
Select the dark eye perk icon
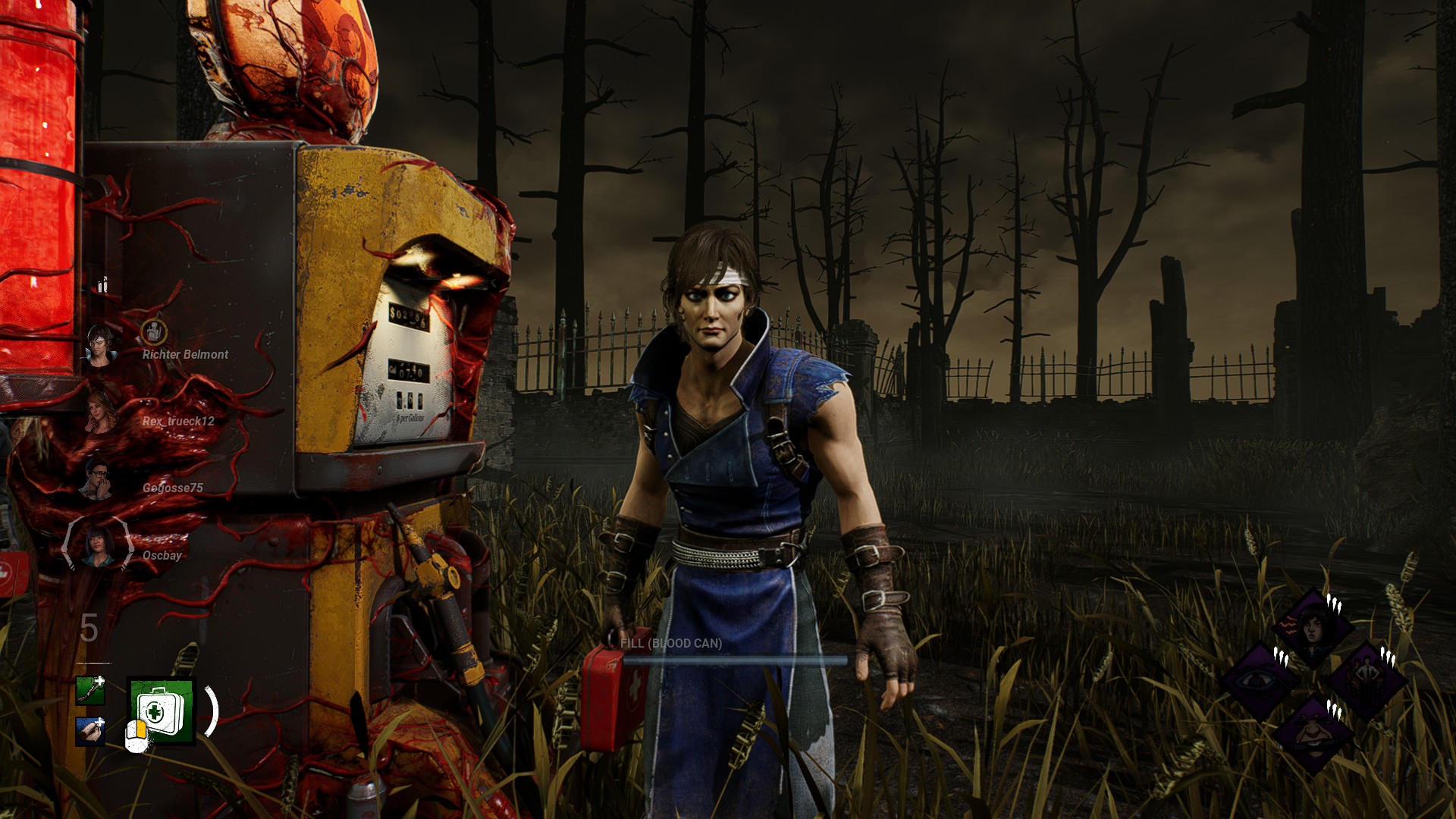point(1259,680)
